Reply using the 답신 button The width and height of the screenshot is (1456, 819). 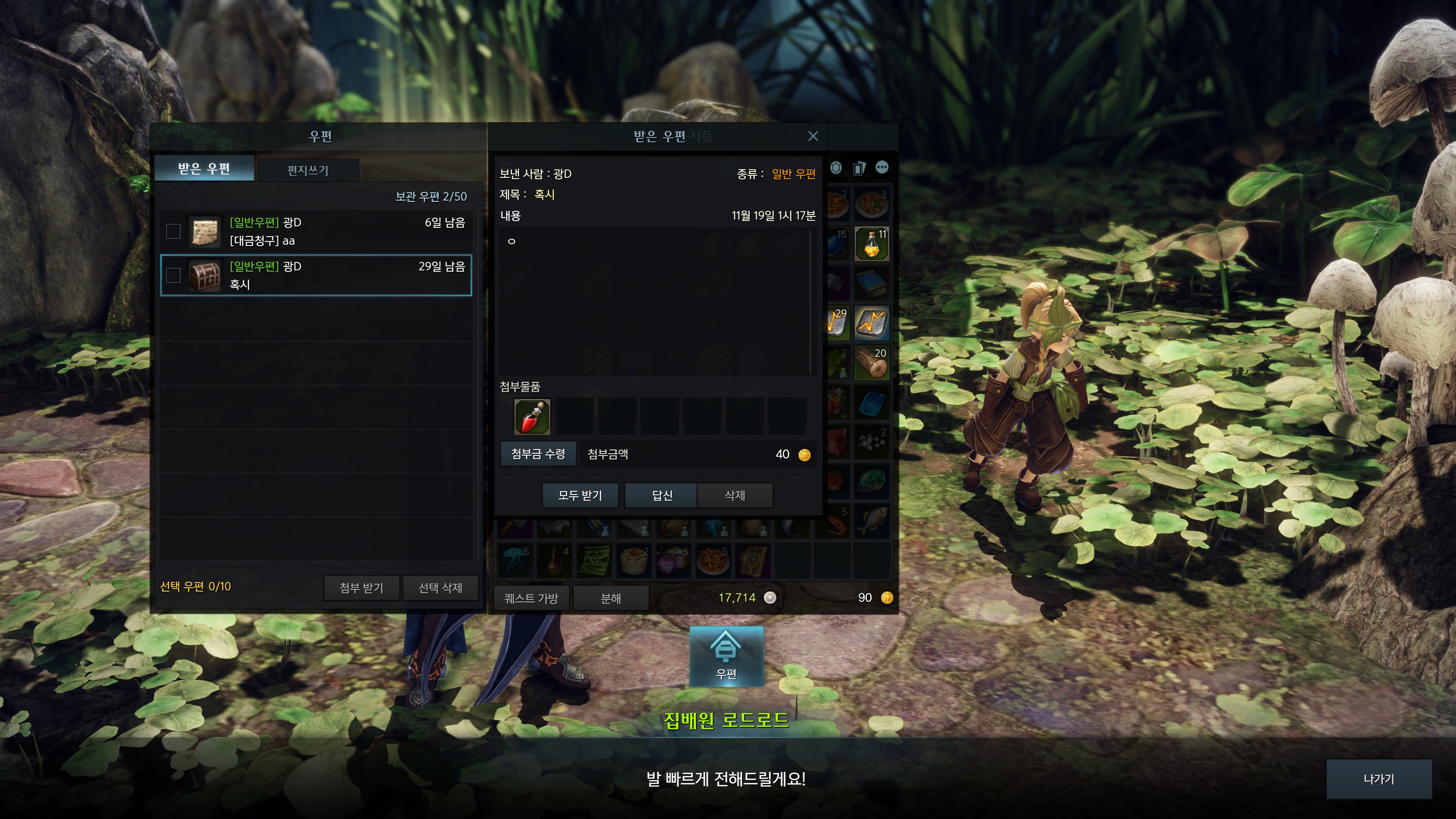pos(662,496)
